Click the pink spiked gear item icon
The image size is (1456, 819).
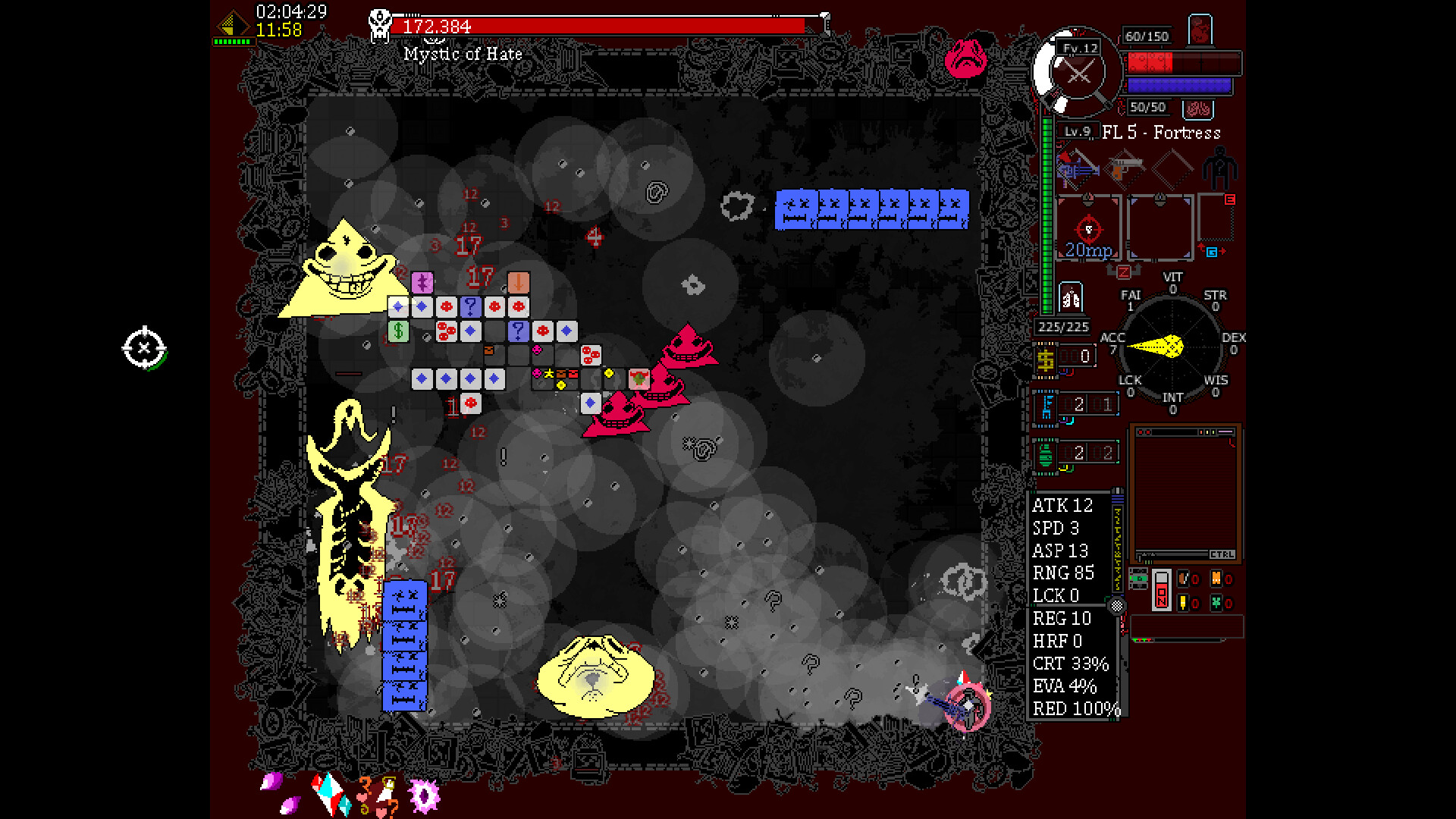[x=423, y=795]
